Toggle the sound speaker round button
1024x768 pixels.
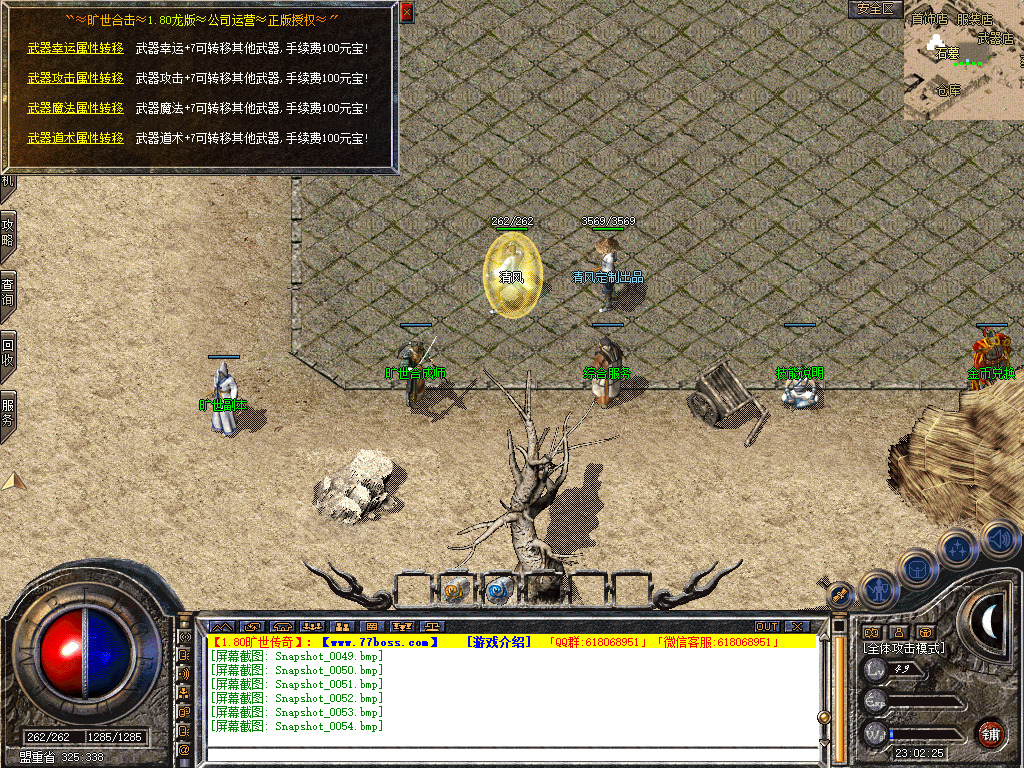[998, 538]
